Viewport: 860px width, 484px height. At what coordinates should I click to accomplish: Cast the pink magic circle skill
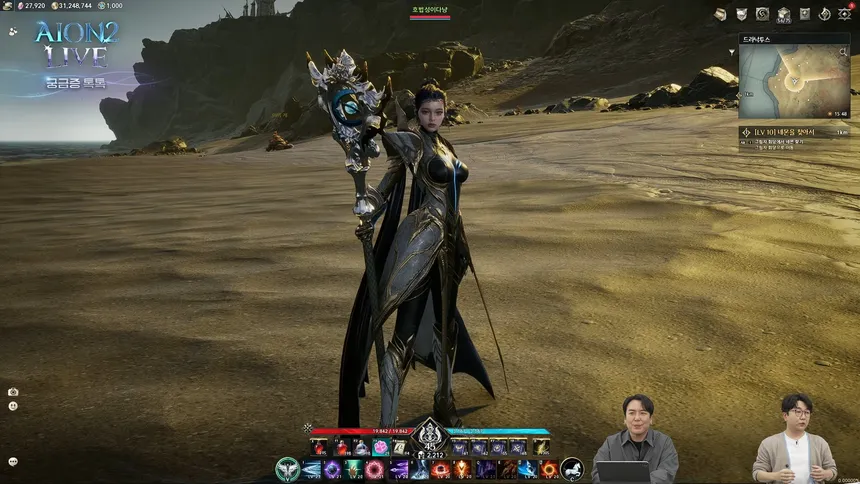376,468
